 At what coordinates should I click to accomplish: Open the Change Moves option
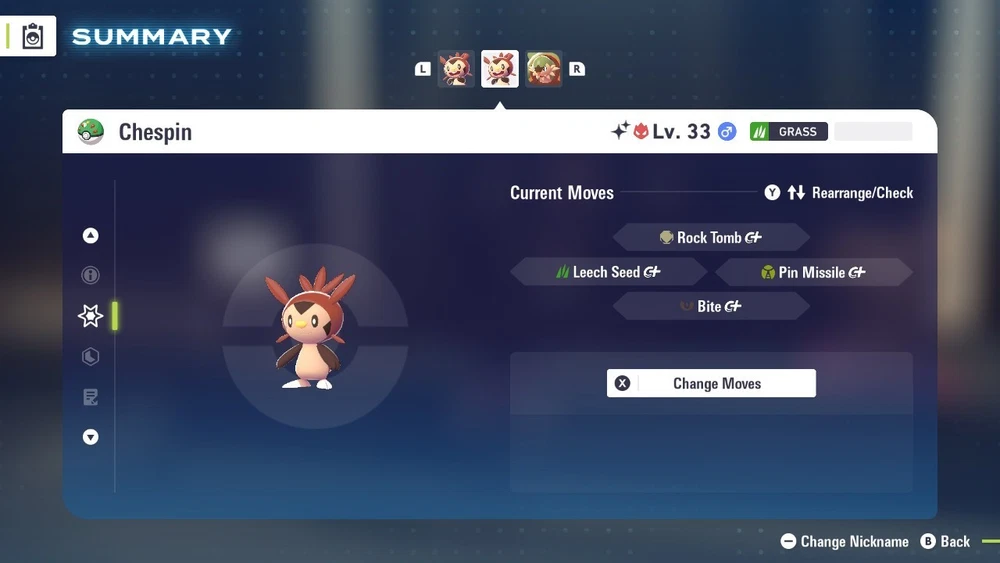click(x=711, y=383)
